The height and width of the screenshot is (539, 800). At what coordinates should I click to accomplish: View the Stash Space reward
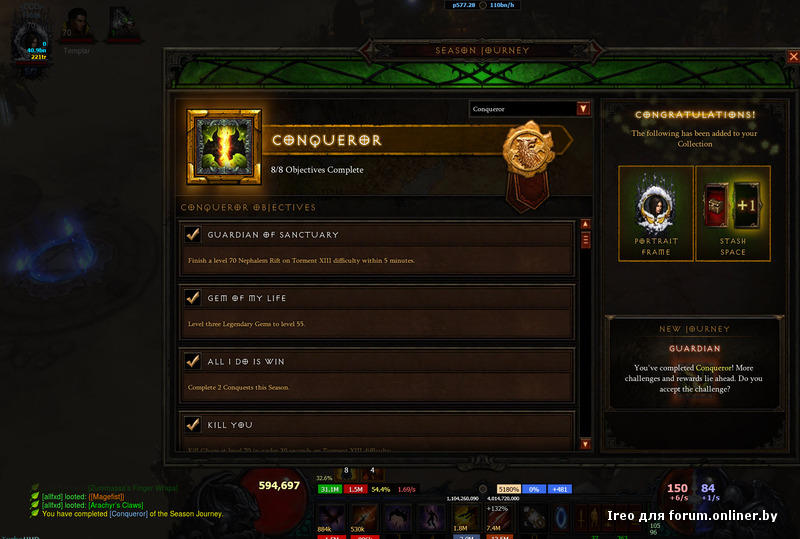coord(733,213)
